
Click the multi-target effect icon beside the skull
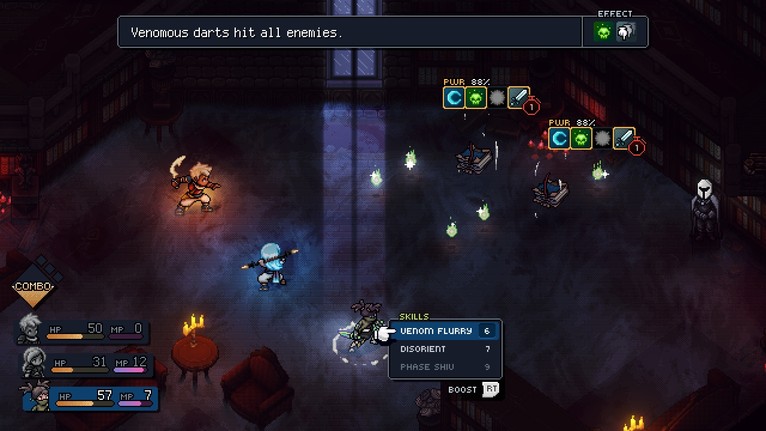pyautogui.click(x=623, y=32)
